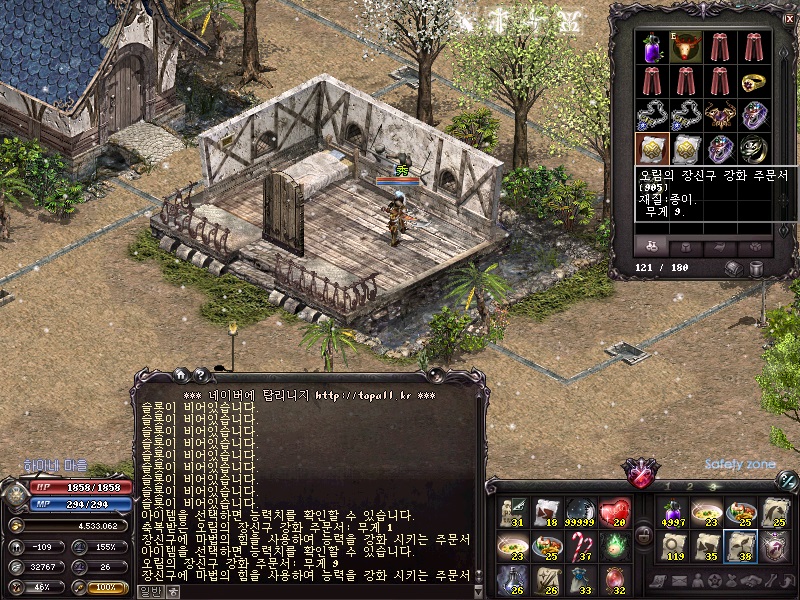The image size is (800, 600).
Task: Click the trash can icon in the inventory
Action: 757,269
